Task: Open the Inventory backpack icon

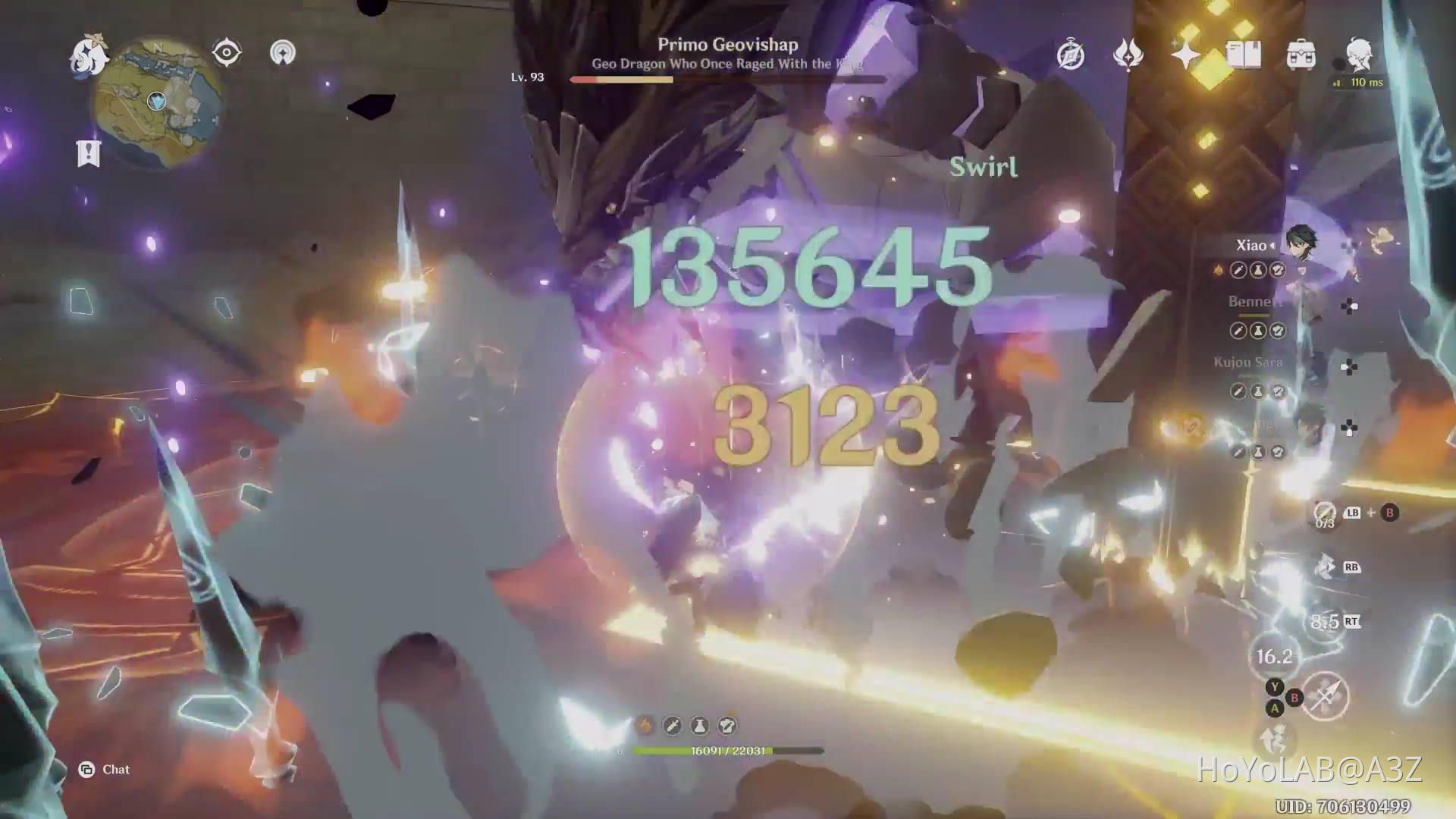Action: click(1303, 55)
